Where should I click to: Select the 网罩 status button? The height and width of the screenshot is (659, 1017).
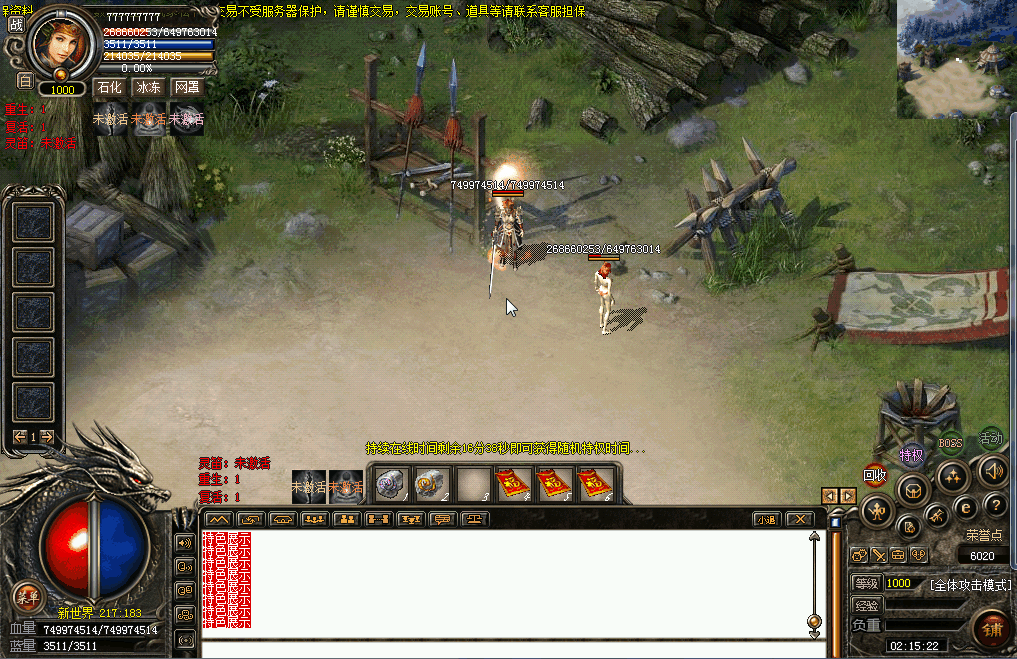click(x=187, y=88)
